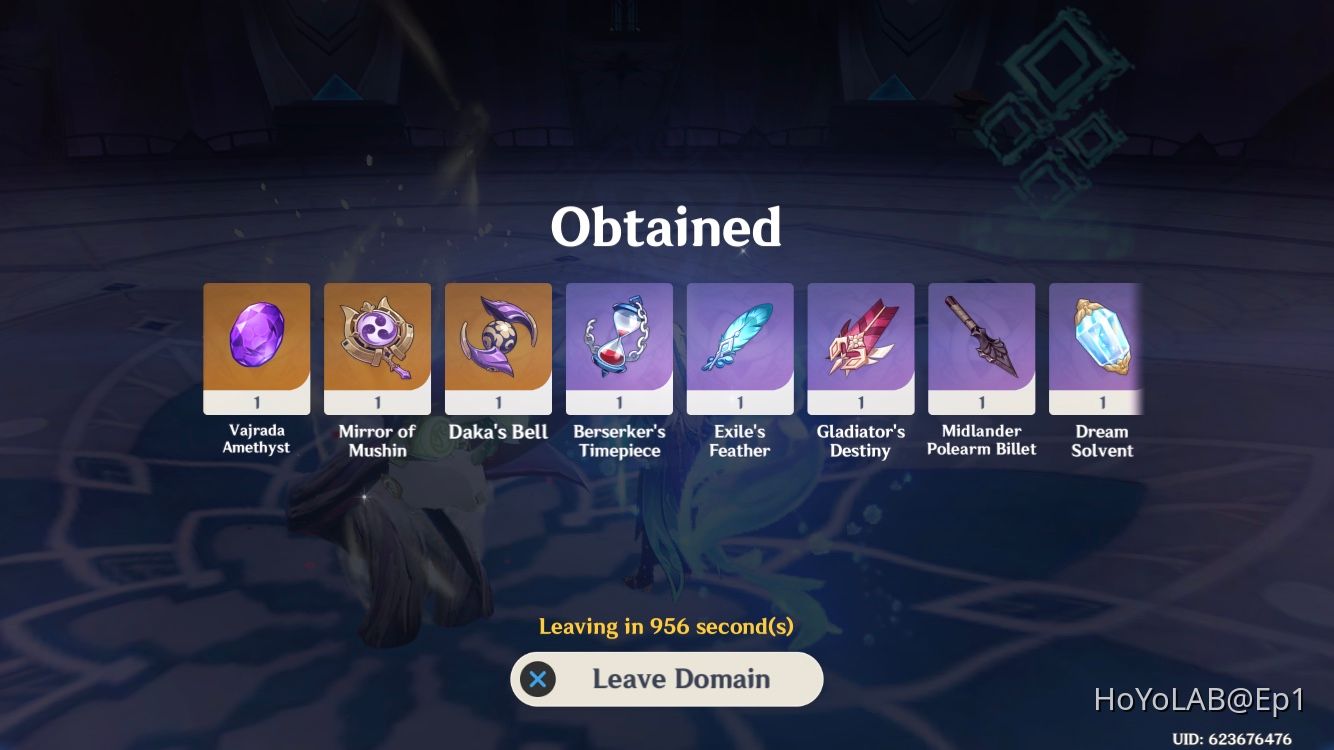
Task: Click the Exile's Feather quantity badge
Action: pyautogui.click(x=740, y=401)
